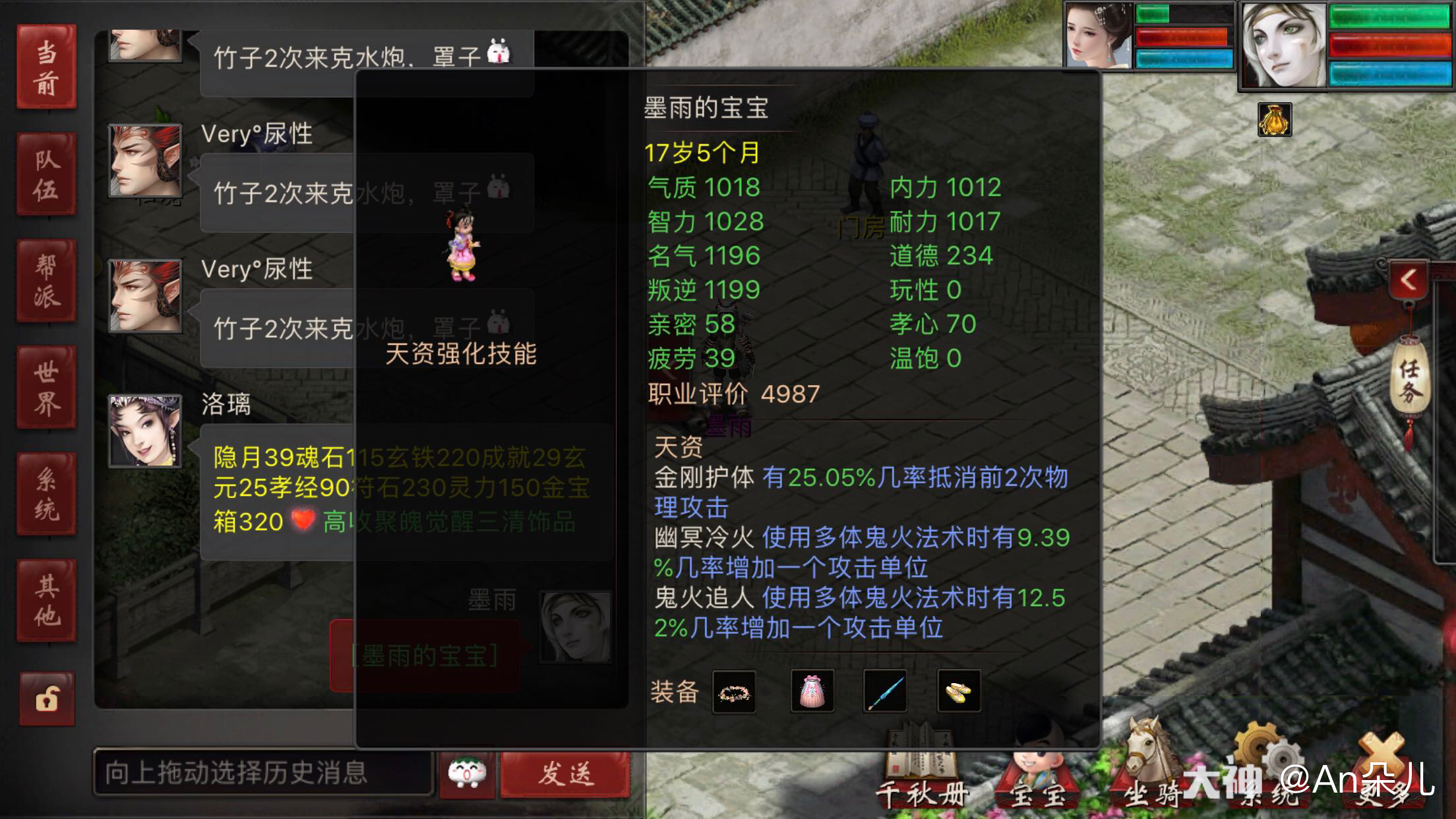Select the pink dress equipment slot
This screenshot has height=819, width=1456.
810,691
